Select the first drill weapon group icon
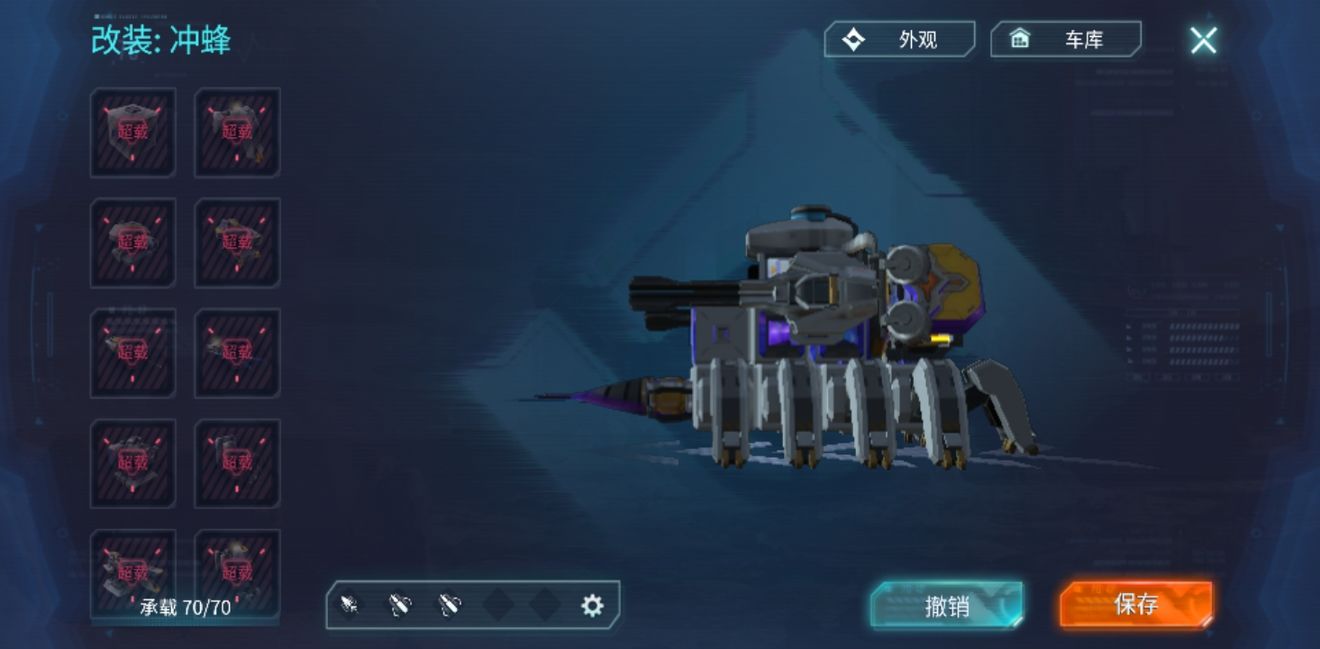 349,605
